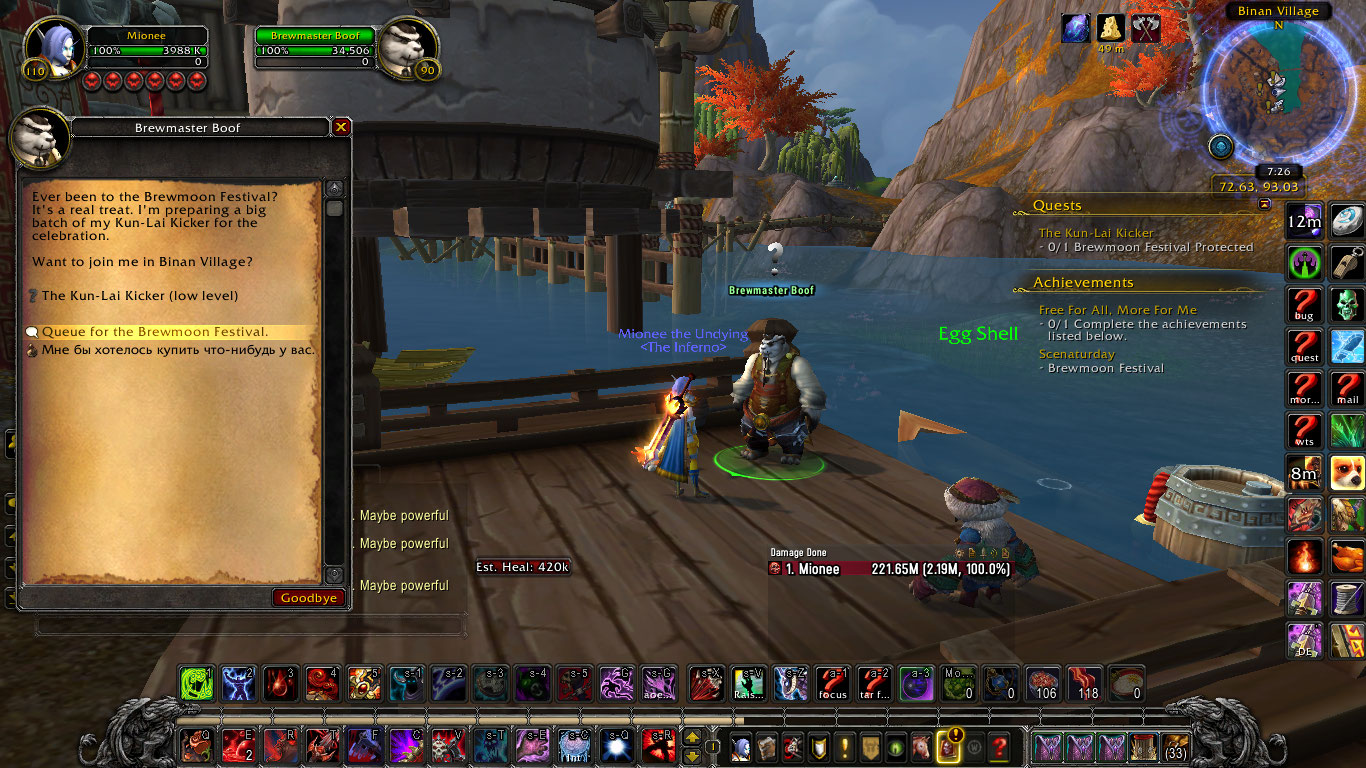Activate the focus macro on the action bar

pyautogui.click(x=833, y=683)
